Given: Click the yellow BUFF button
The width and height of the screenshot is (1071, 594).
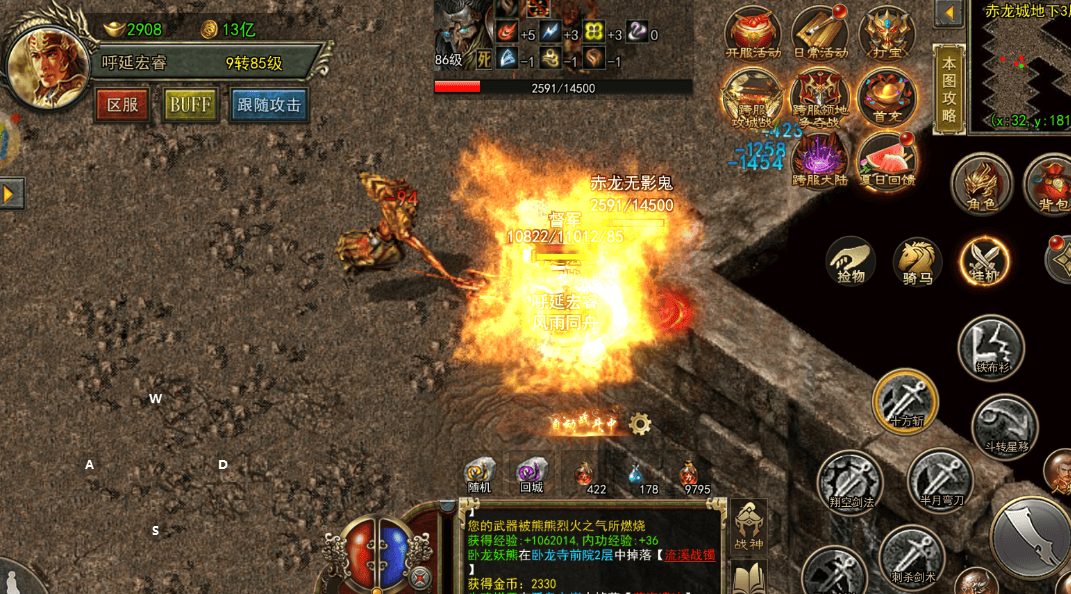Looking at the screenshot, I should click(x=191, y=105).
